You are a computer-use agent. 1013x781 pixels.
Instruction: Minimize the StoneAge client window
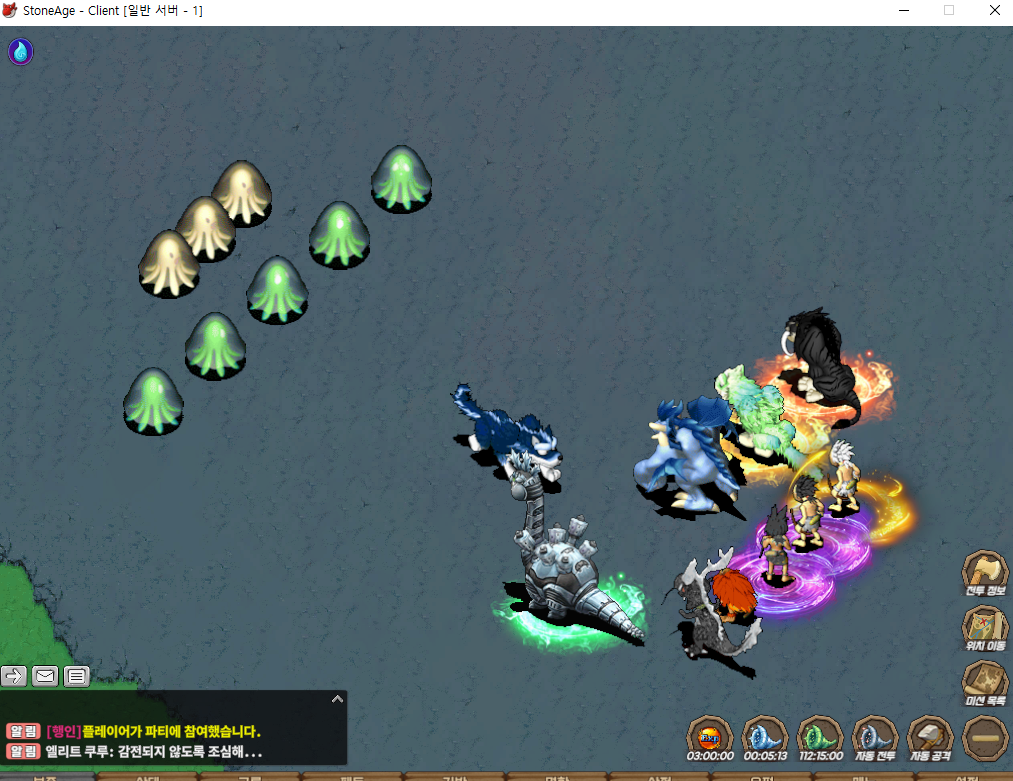904,11
